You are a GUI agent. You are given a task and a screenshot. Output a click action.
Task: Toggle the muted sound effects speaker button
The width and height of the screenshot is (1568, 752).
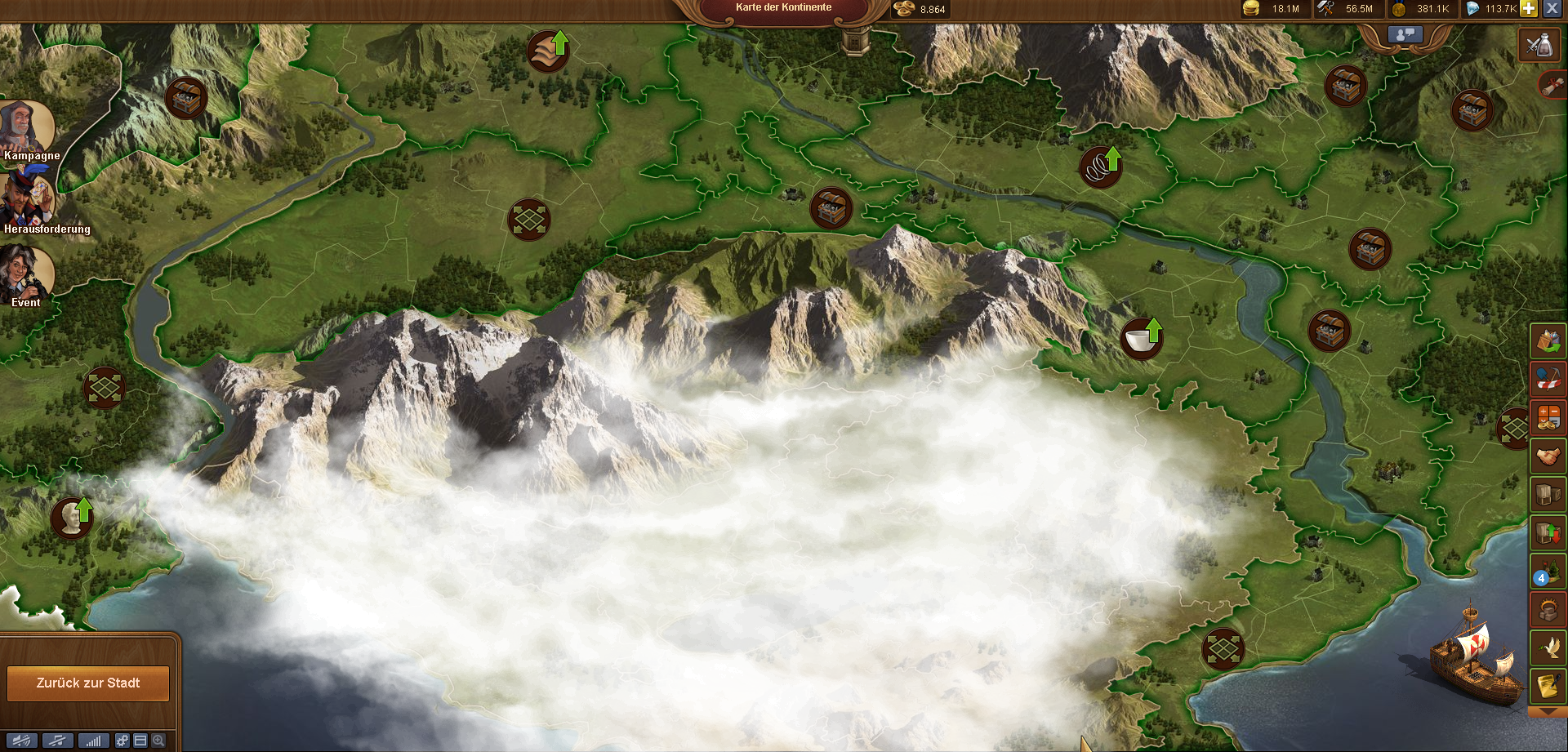(x=22, y=741)
